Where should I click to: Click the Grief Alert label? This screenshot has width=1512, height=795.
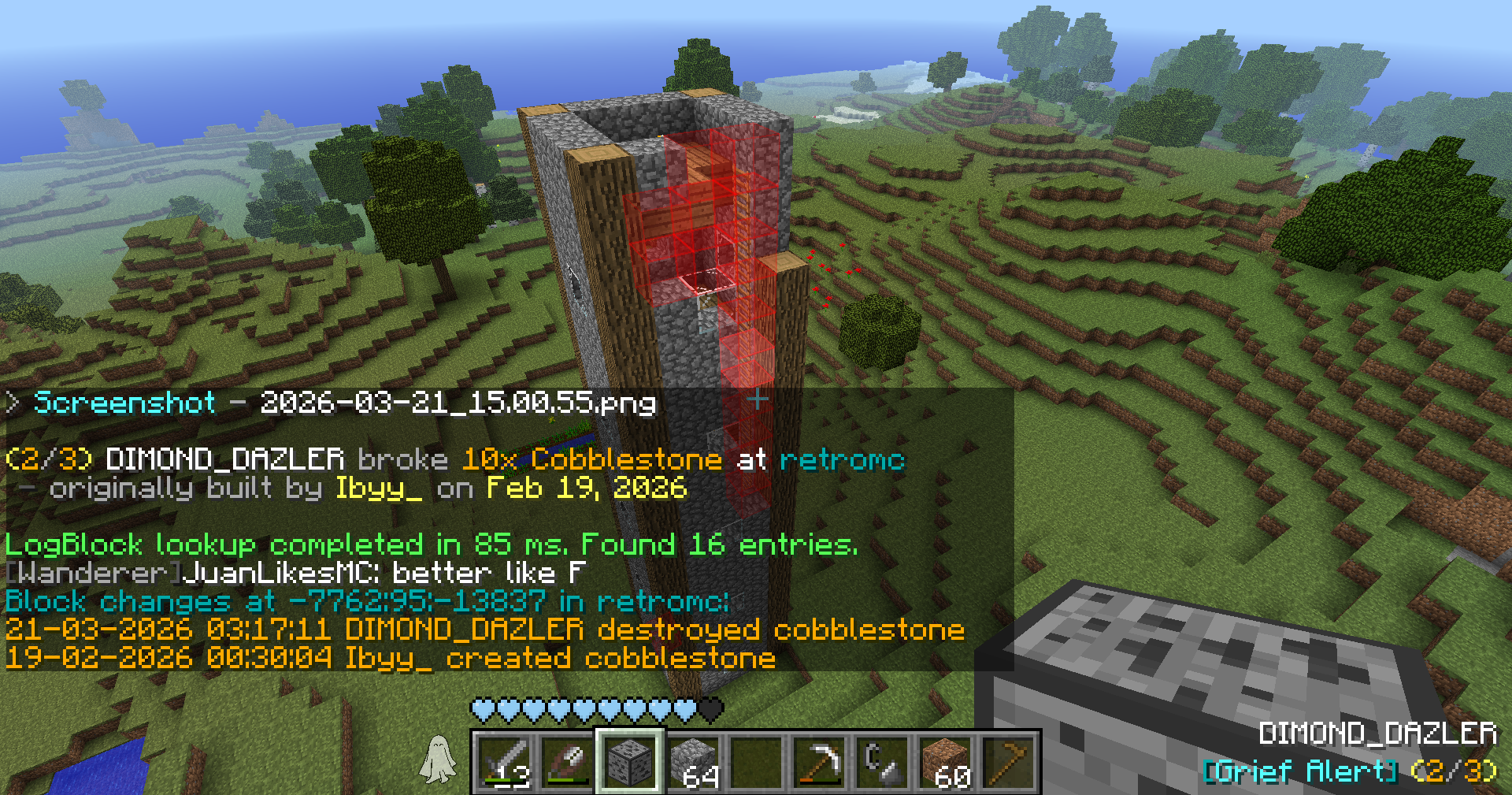point(1301,771)
